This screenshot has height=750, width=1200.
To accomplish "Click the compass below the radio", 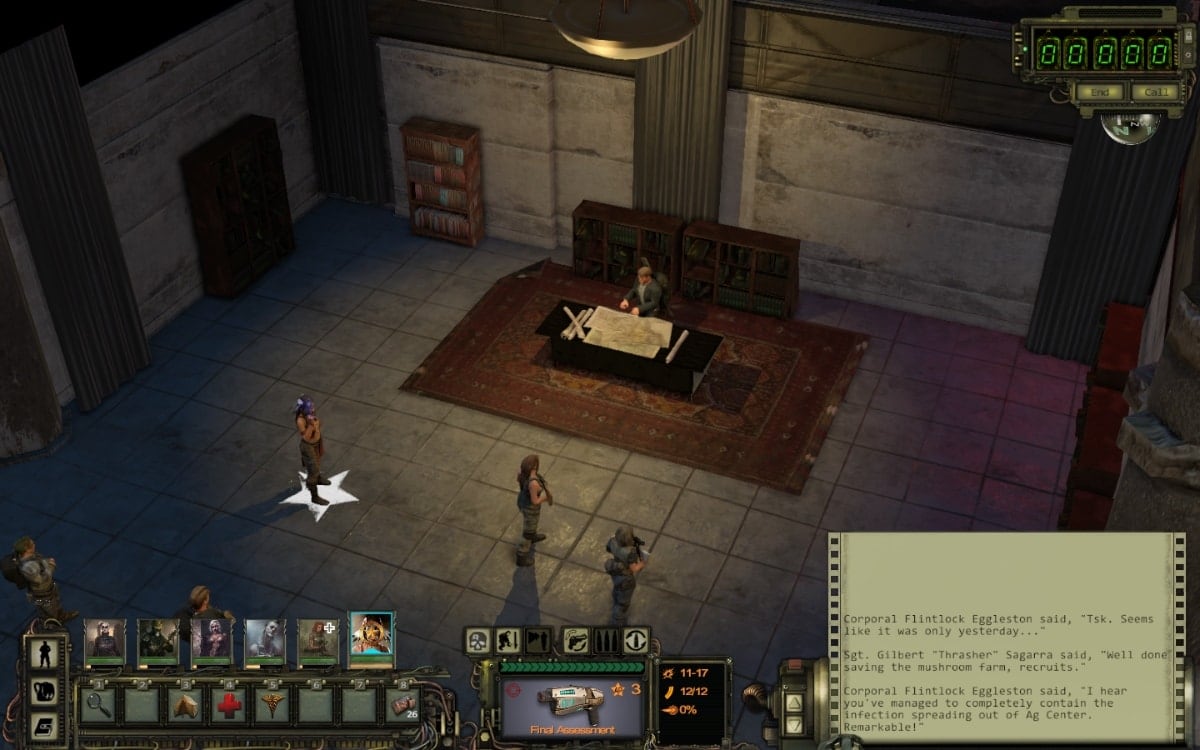I will point(1131,127).
